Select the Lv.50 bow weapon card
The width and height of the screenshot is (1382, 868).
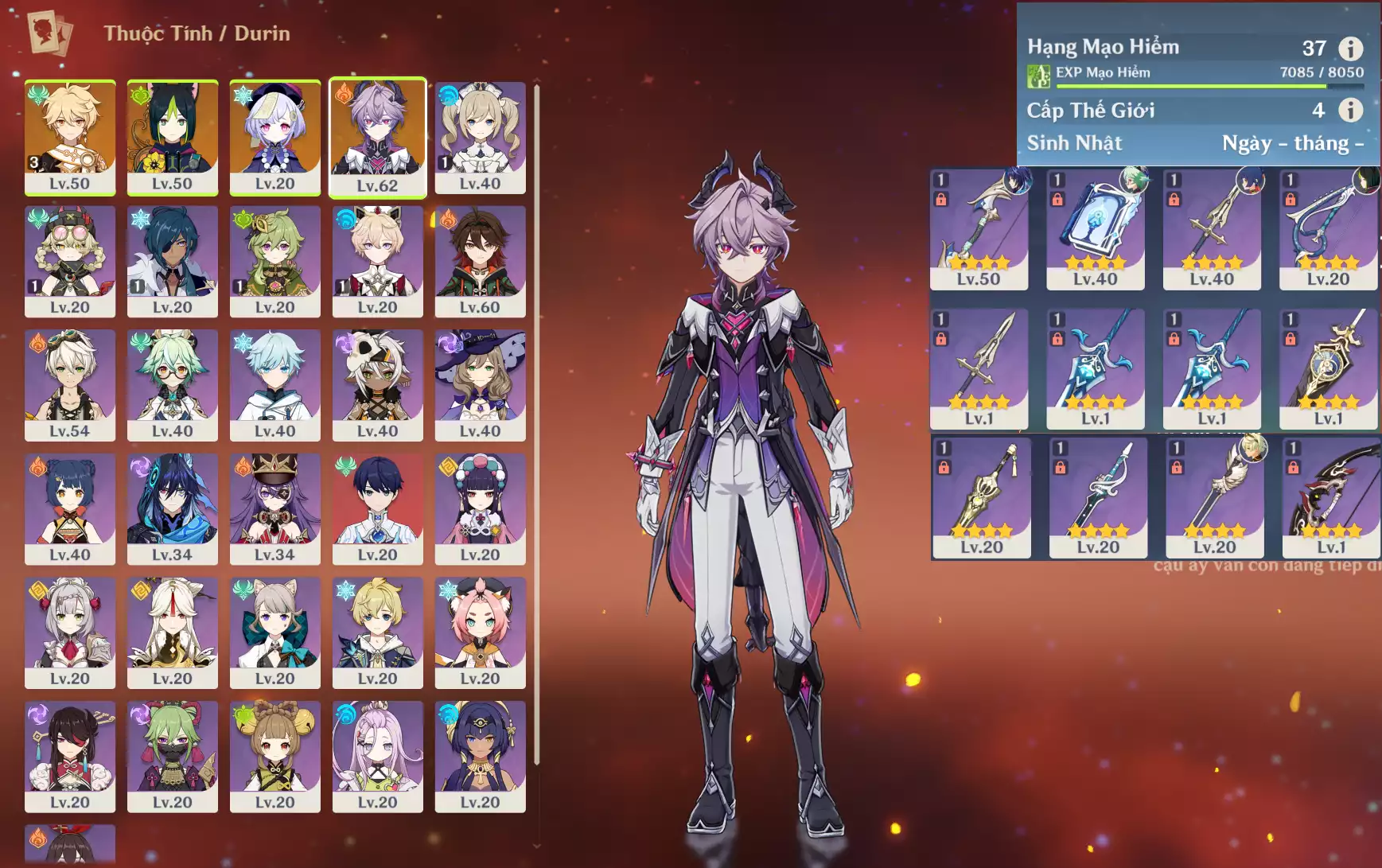pyautogui.click(x=979, y=229)
